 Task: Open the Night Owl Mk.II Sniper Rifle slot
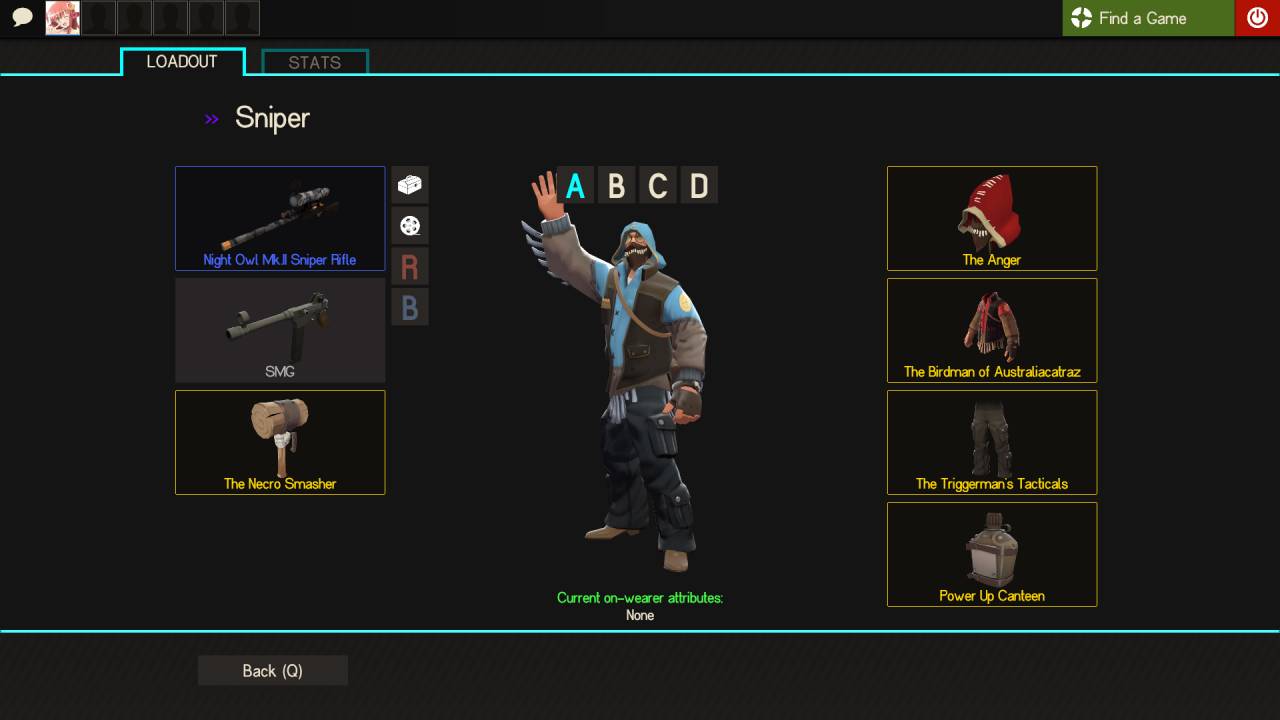(280, 218)
